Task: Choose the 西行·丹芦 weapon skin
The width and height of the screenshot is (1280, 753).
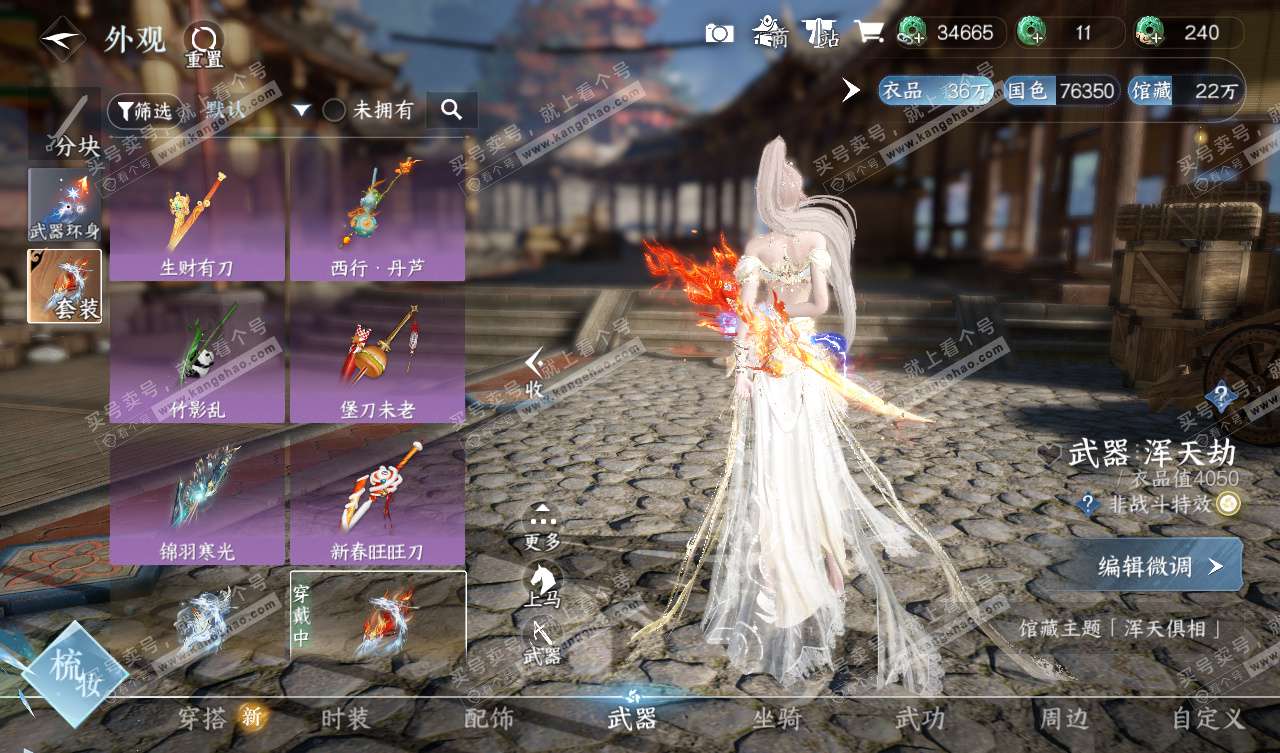Action: coord(377,222)
